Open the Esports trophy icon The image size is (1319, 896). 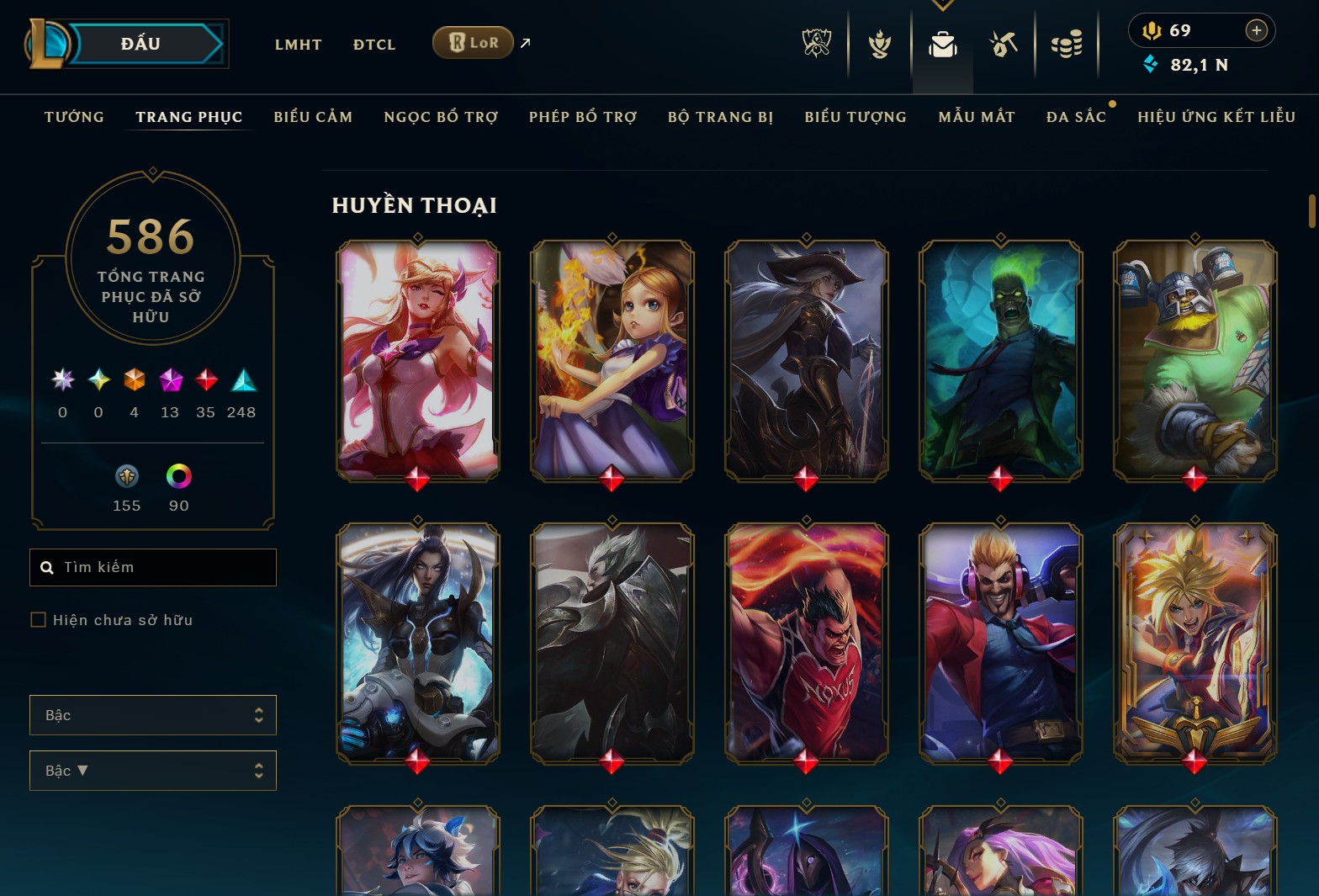[x=815, y=44]
